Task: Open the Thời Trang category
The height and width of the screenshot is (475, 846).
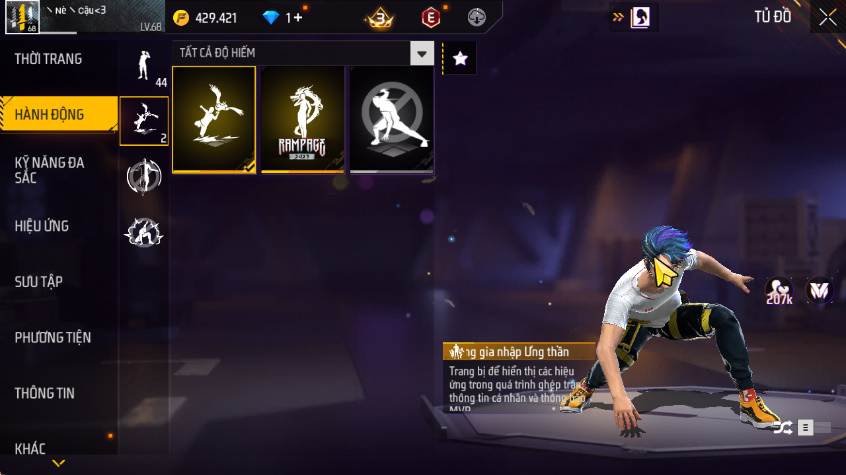Action: click(x=49, y=59)
